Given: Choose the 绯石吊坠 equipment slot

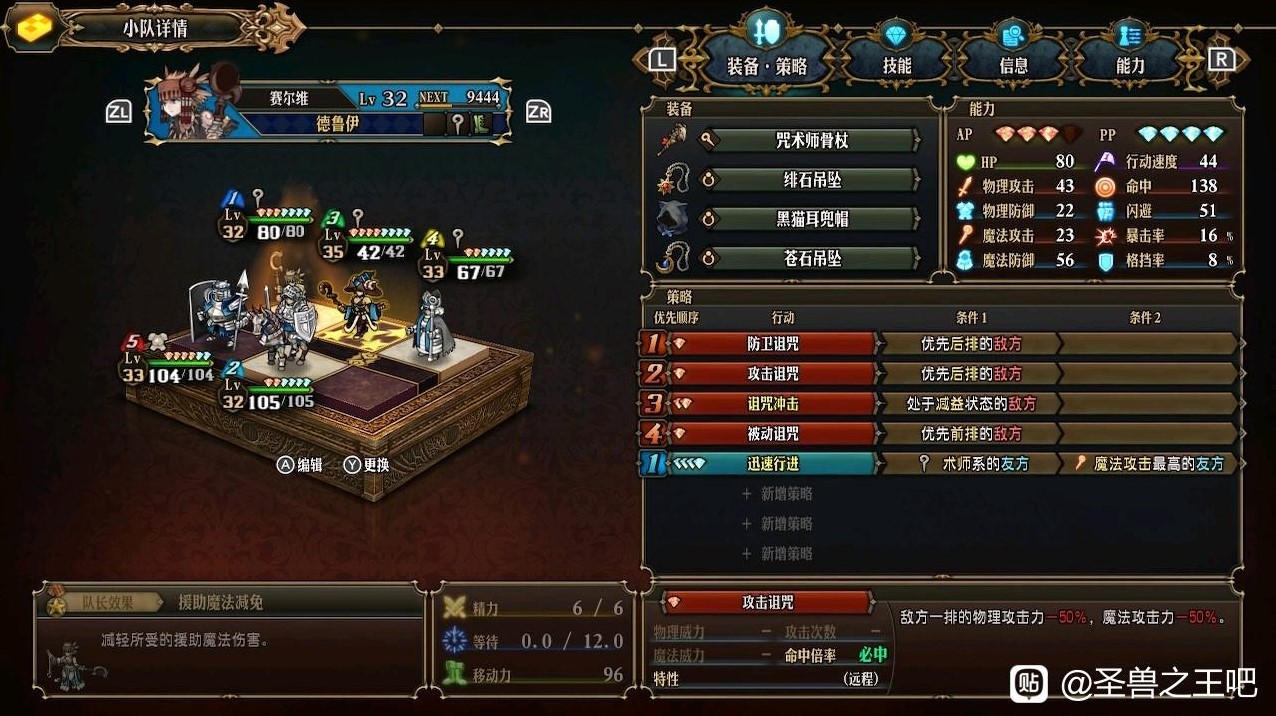Looking at the screenshot, I should 812,180.
